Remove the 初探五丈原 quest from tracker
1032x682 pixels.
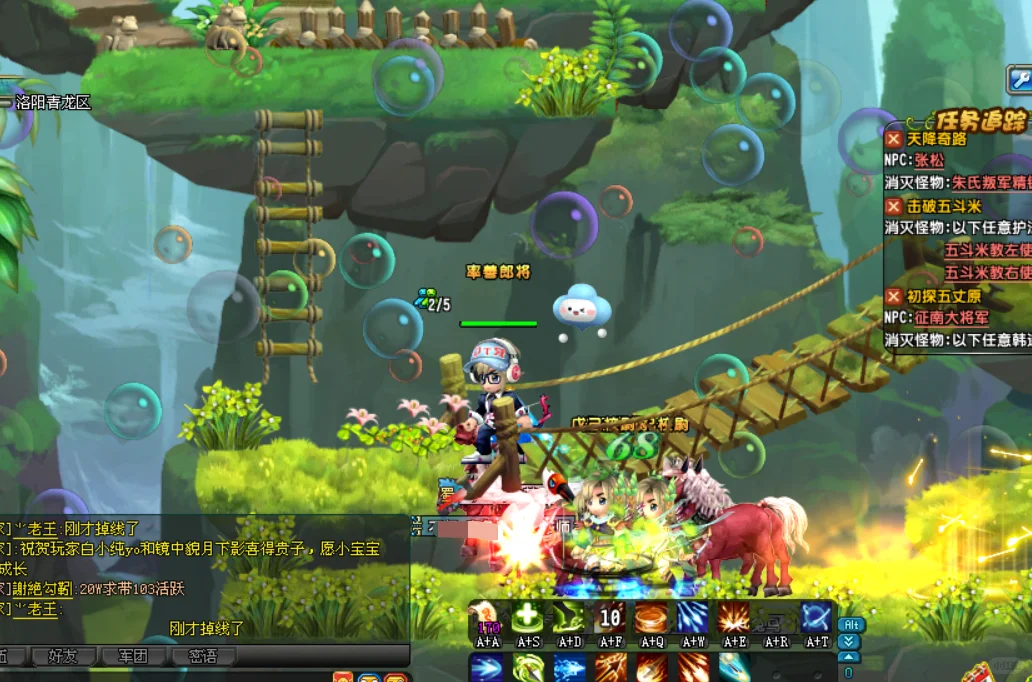pos(893,296)
